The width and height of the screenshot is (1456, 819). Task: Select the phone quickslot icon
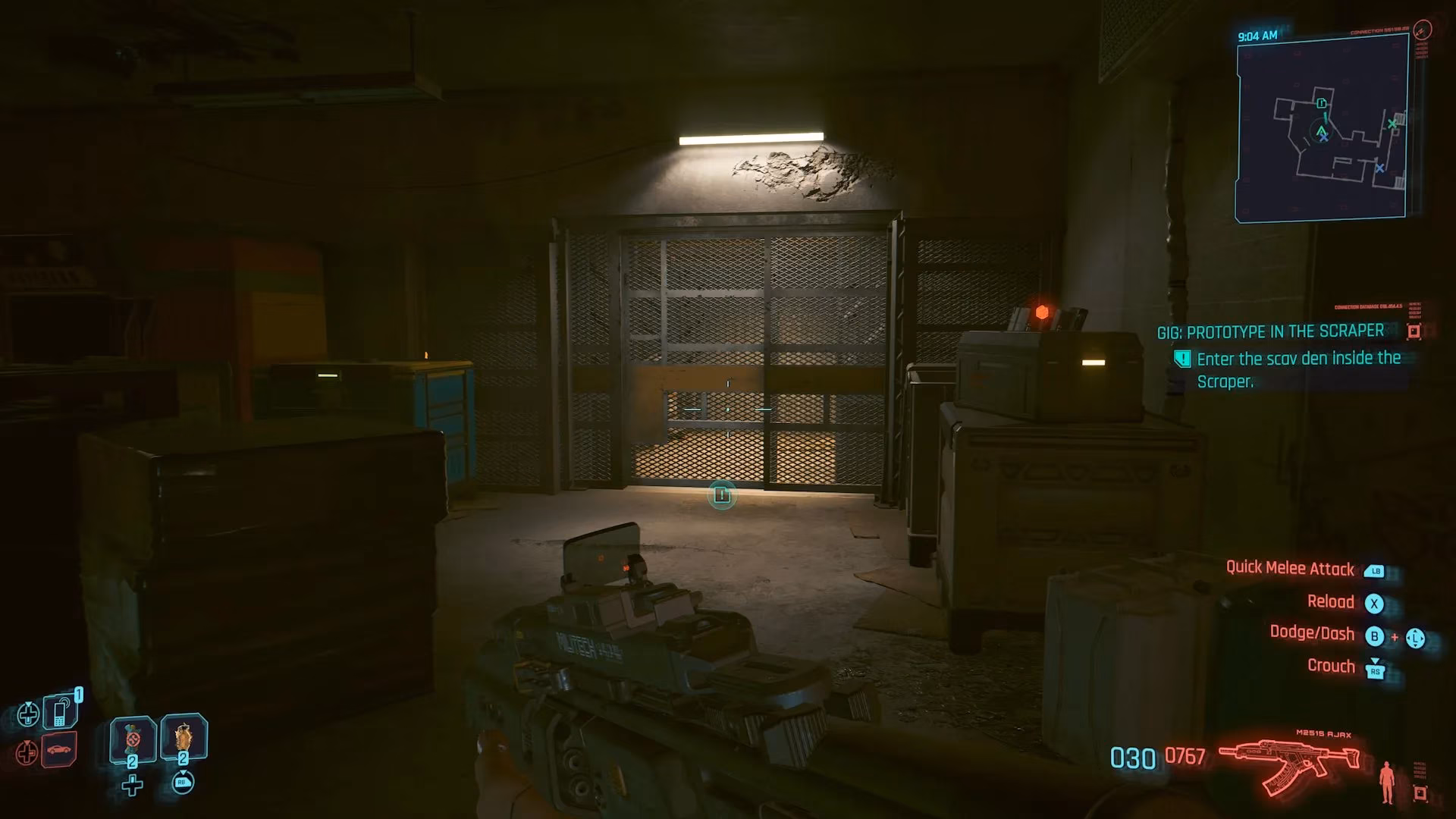[x=59, y=712]
